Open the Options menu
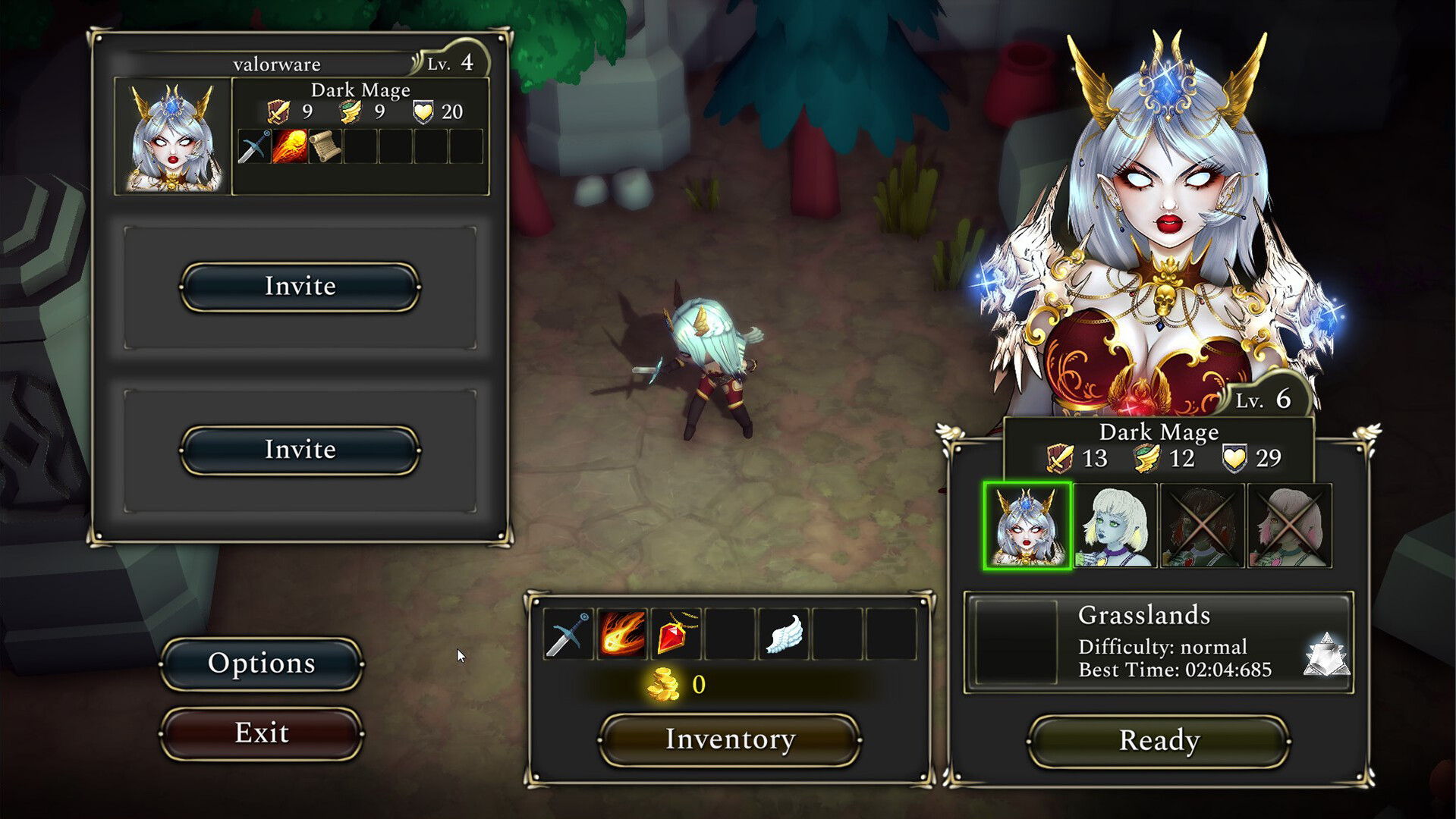 click(261, 663)
